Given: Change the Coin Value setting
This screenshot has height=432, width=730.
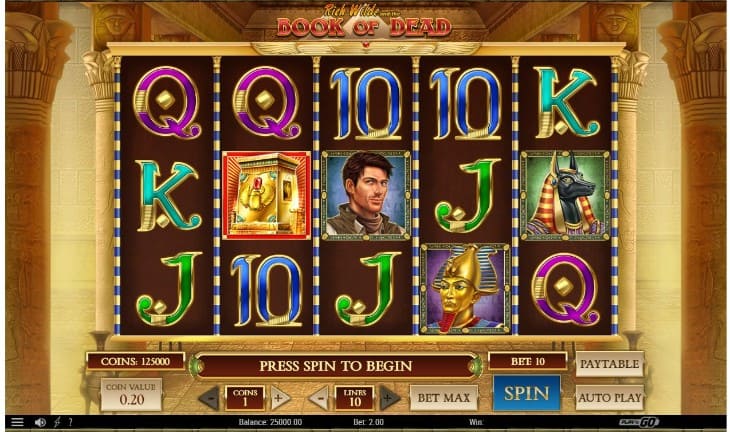Looking at the screenshot, I should pyautogui.click(x=130, y=394).
